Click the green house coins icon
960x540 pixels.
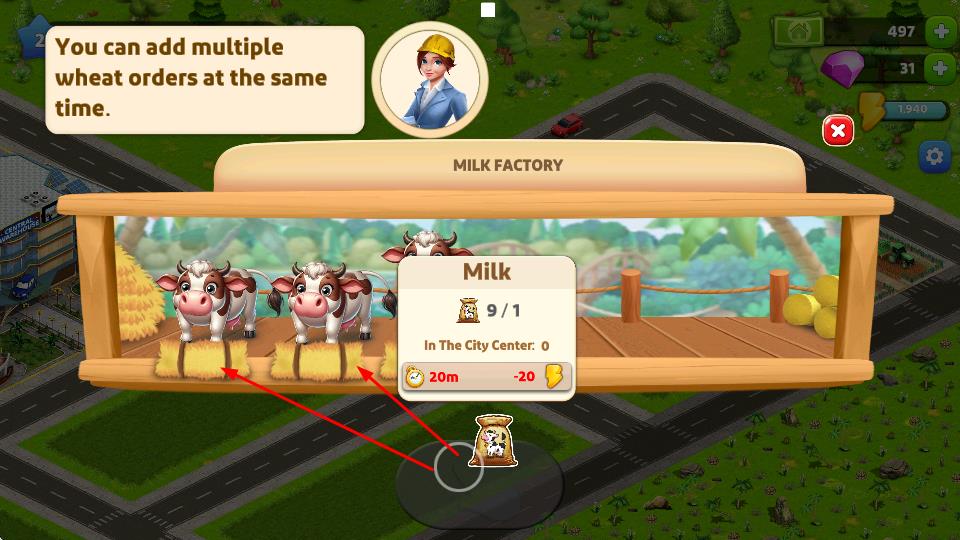(x=798, y=31)
